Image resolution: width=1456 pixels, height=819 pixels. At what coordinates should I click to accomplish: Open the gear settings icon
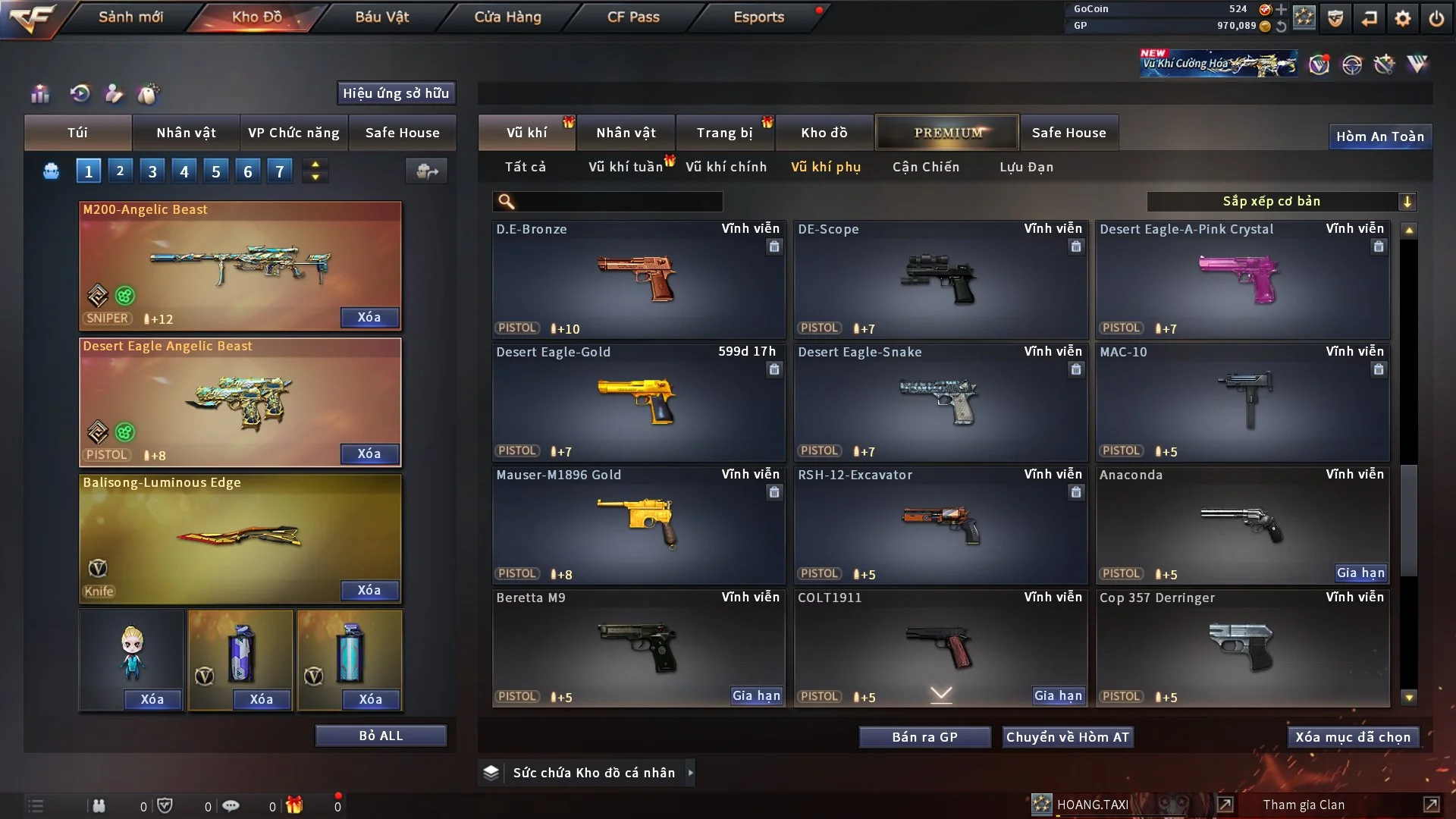(x=1403, y=18)
